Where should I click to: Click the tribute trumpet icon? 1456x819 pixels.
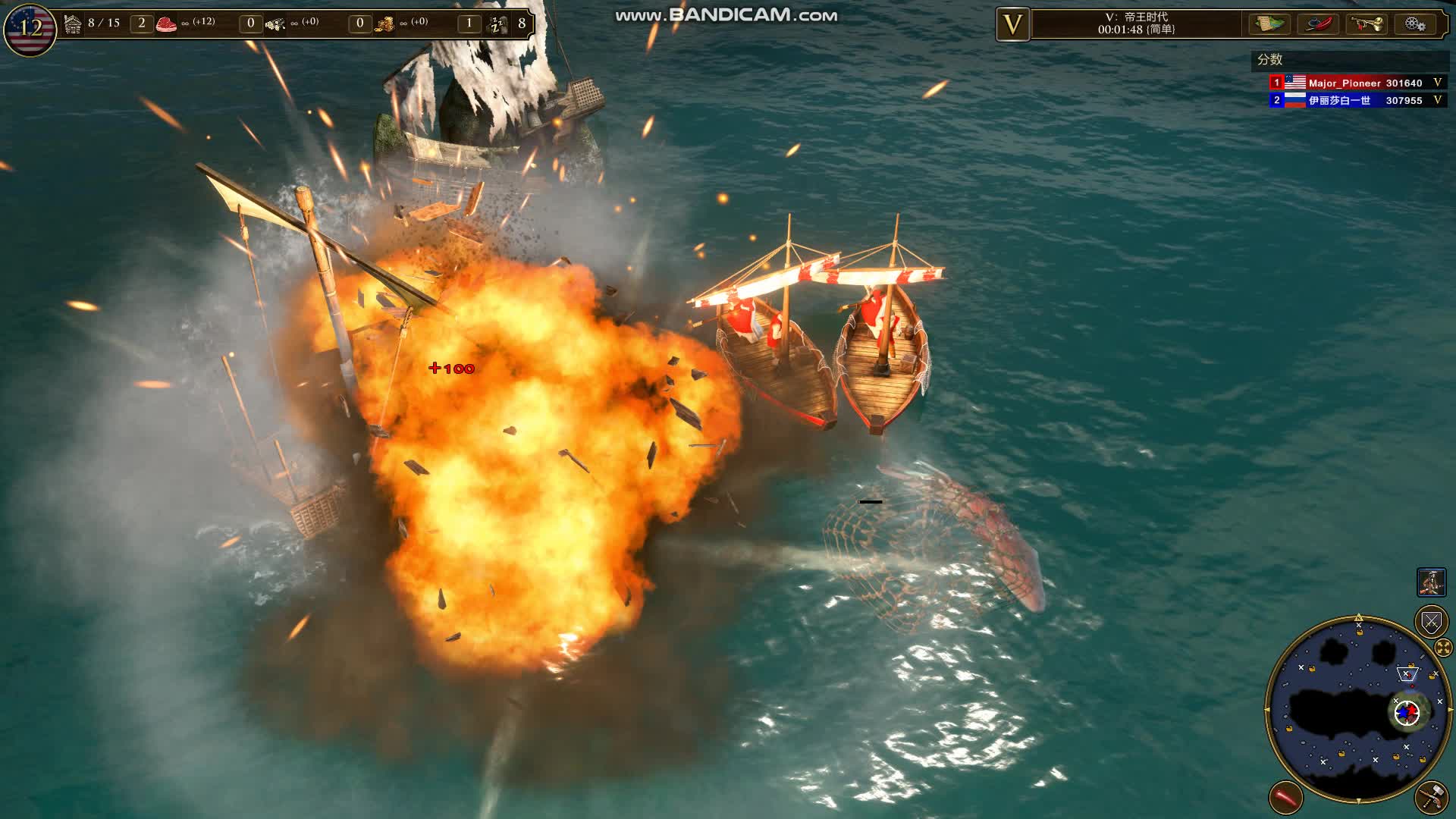pyautogui.click(x=1365, y=25)
